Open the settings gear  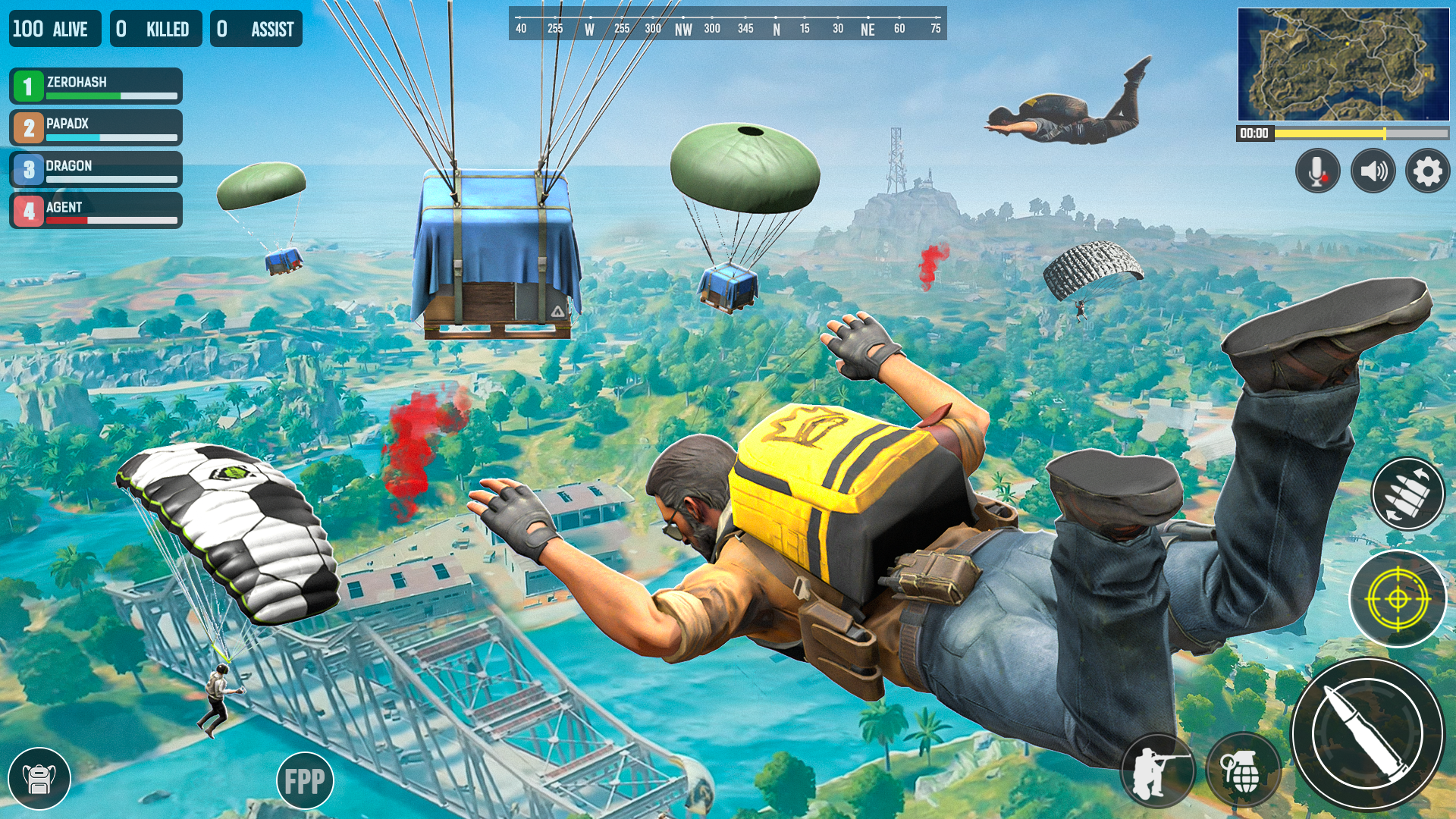(x=1429, y=171)
